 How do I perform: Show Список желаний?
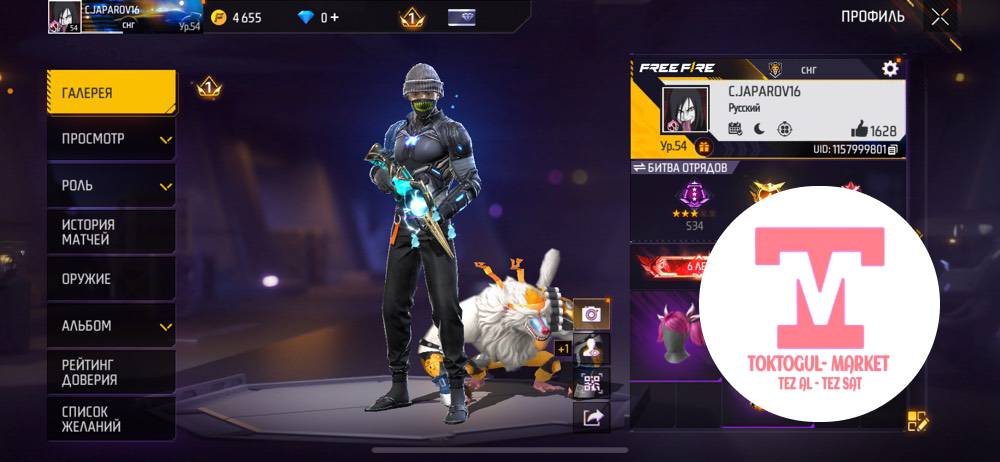(x=110, y=419)
